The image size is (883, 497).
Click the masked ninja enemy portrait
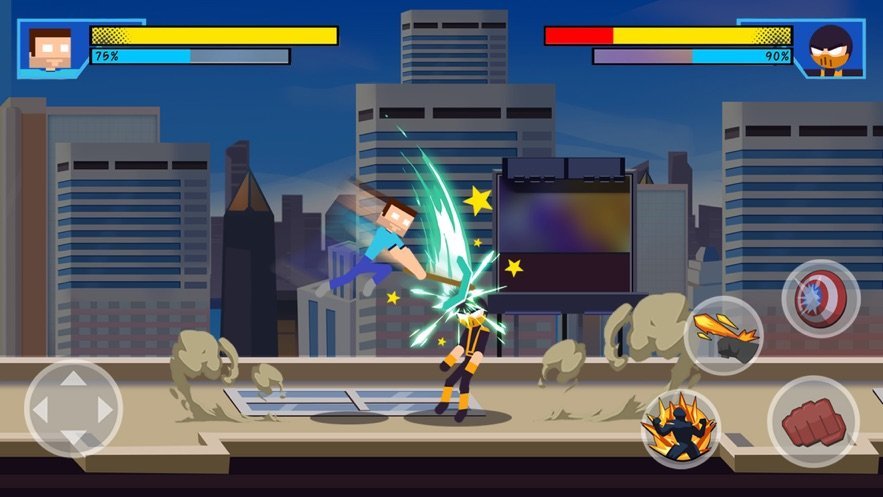[x=831, y=49]
